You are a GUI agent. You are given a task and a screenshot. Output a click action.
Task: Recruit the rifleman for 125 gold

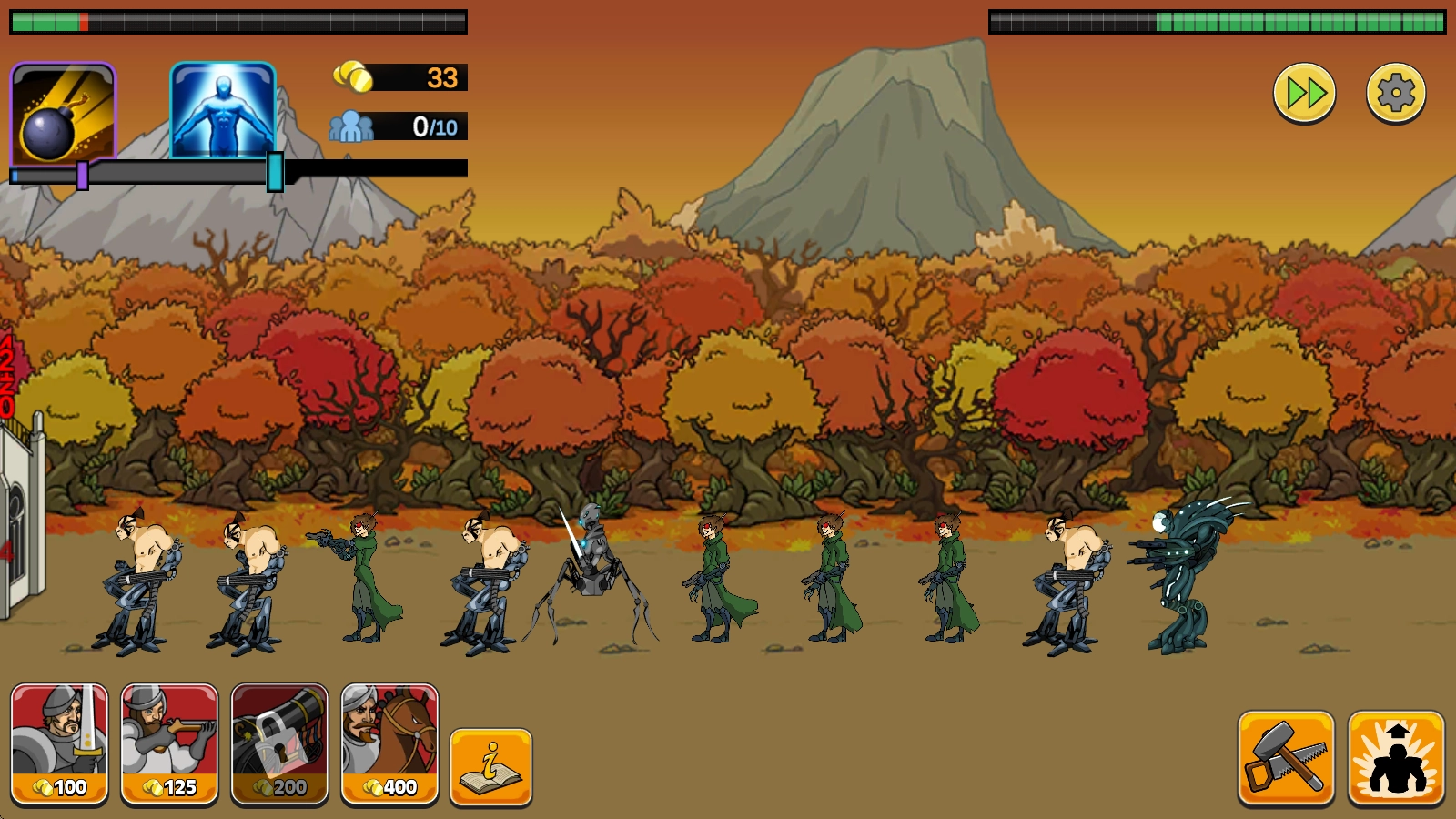click(x=170, y=743)
